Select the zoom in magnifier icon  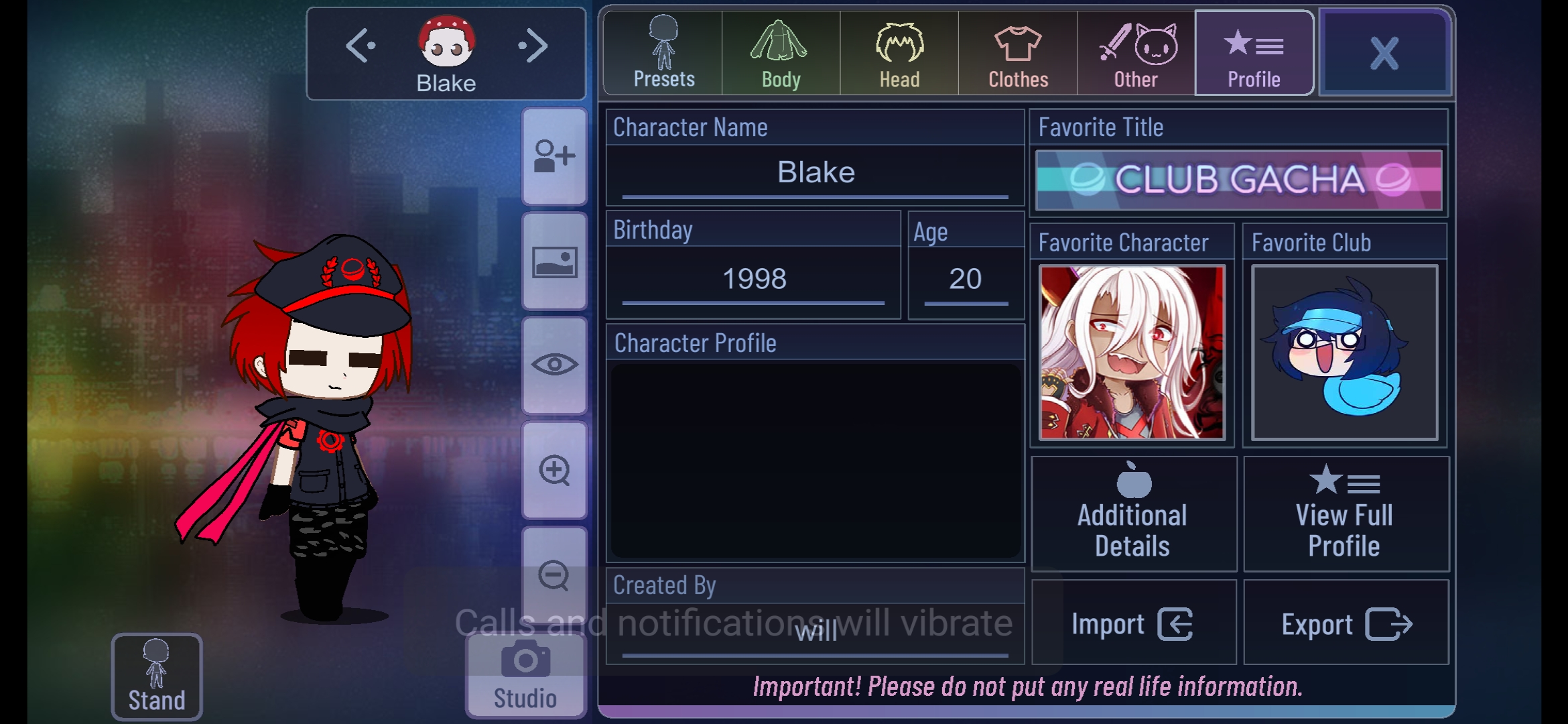click(553, 469)
